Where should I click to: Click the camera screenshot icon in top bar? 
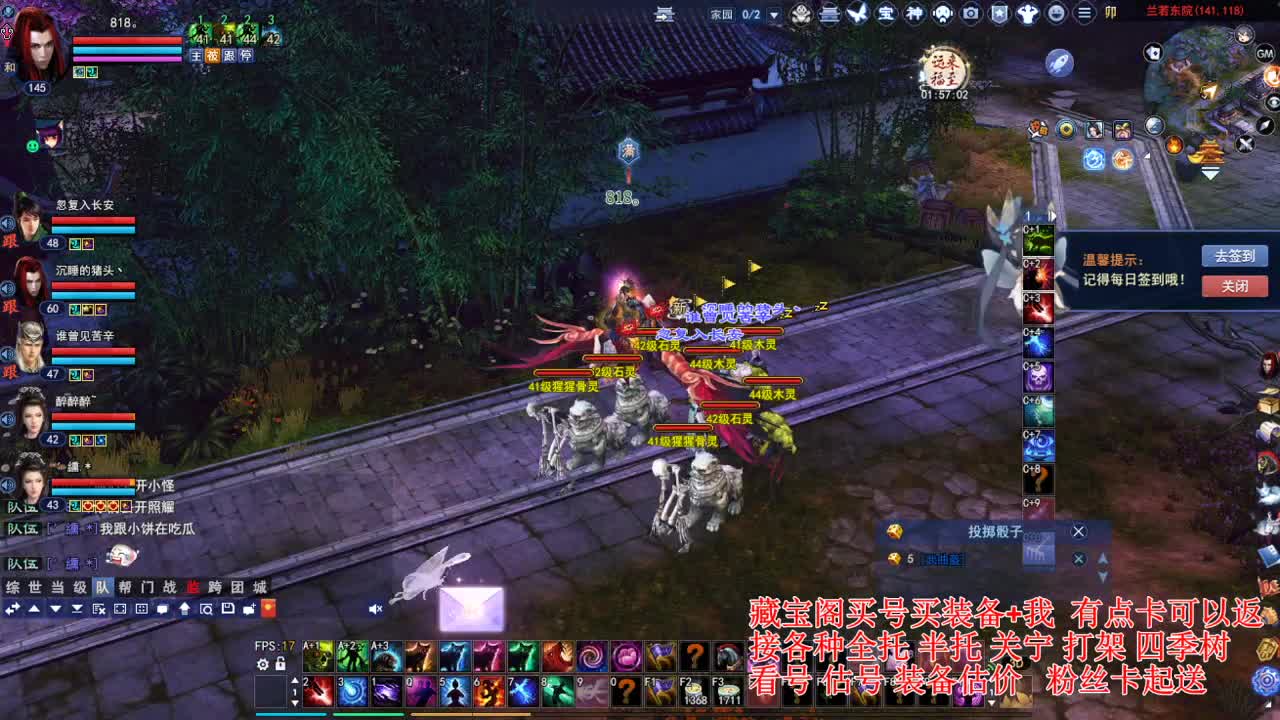coord(970,14)
